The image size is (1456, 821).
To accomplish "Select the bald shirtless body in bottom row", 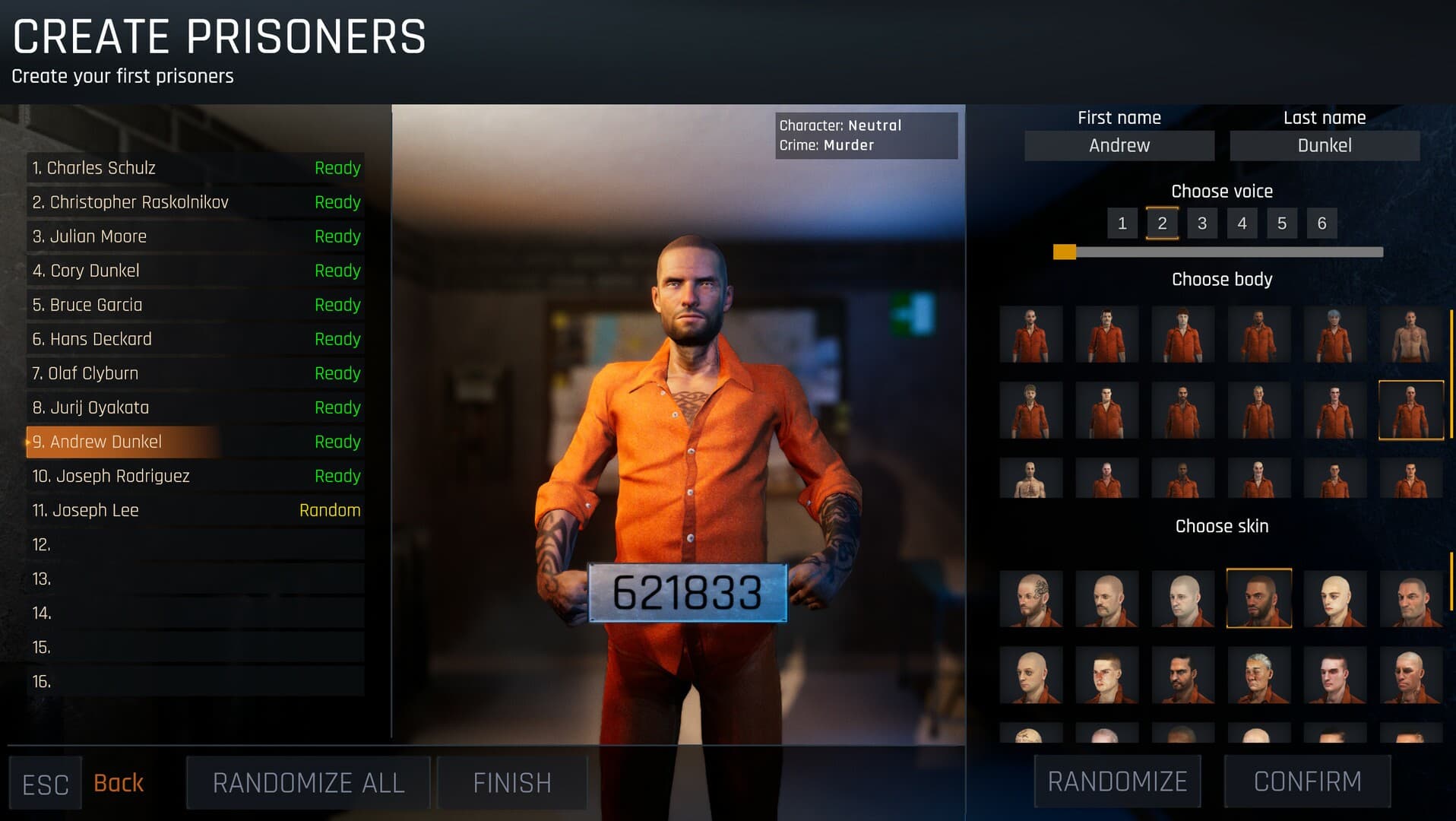I will (x=1031, y=477).
